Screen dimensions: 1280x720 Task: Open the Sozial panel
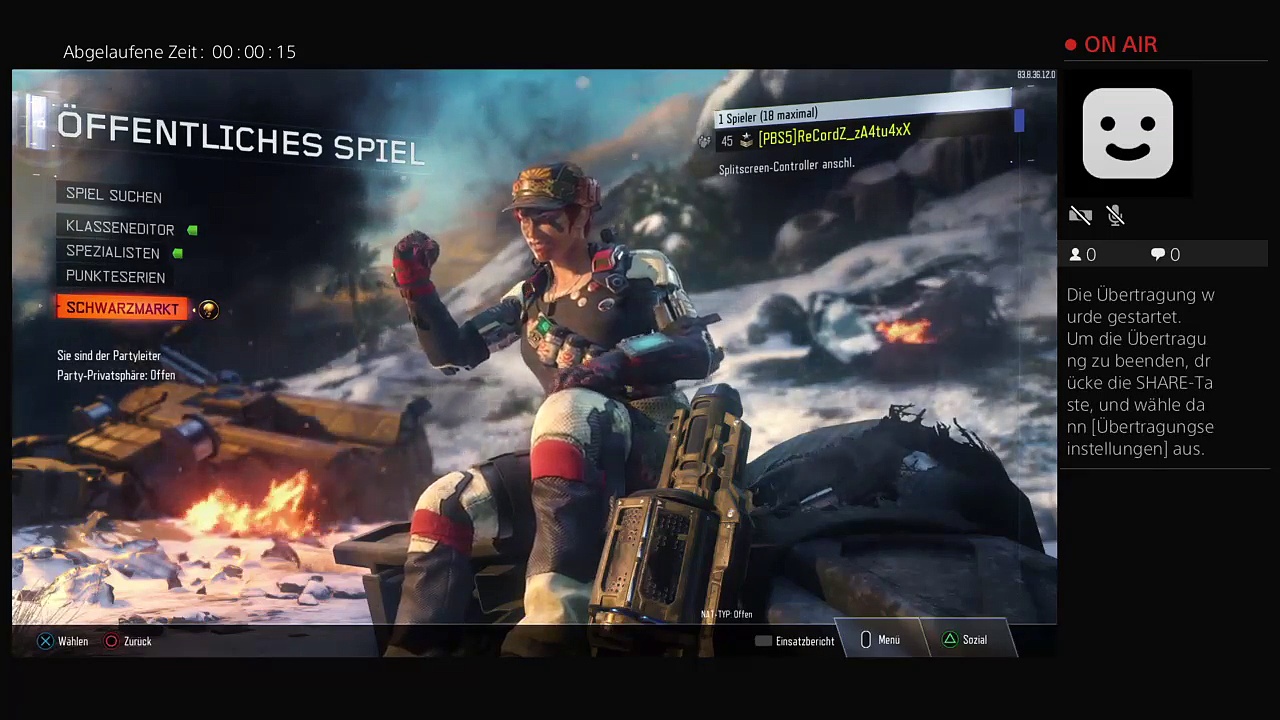965,640
